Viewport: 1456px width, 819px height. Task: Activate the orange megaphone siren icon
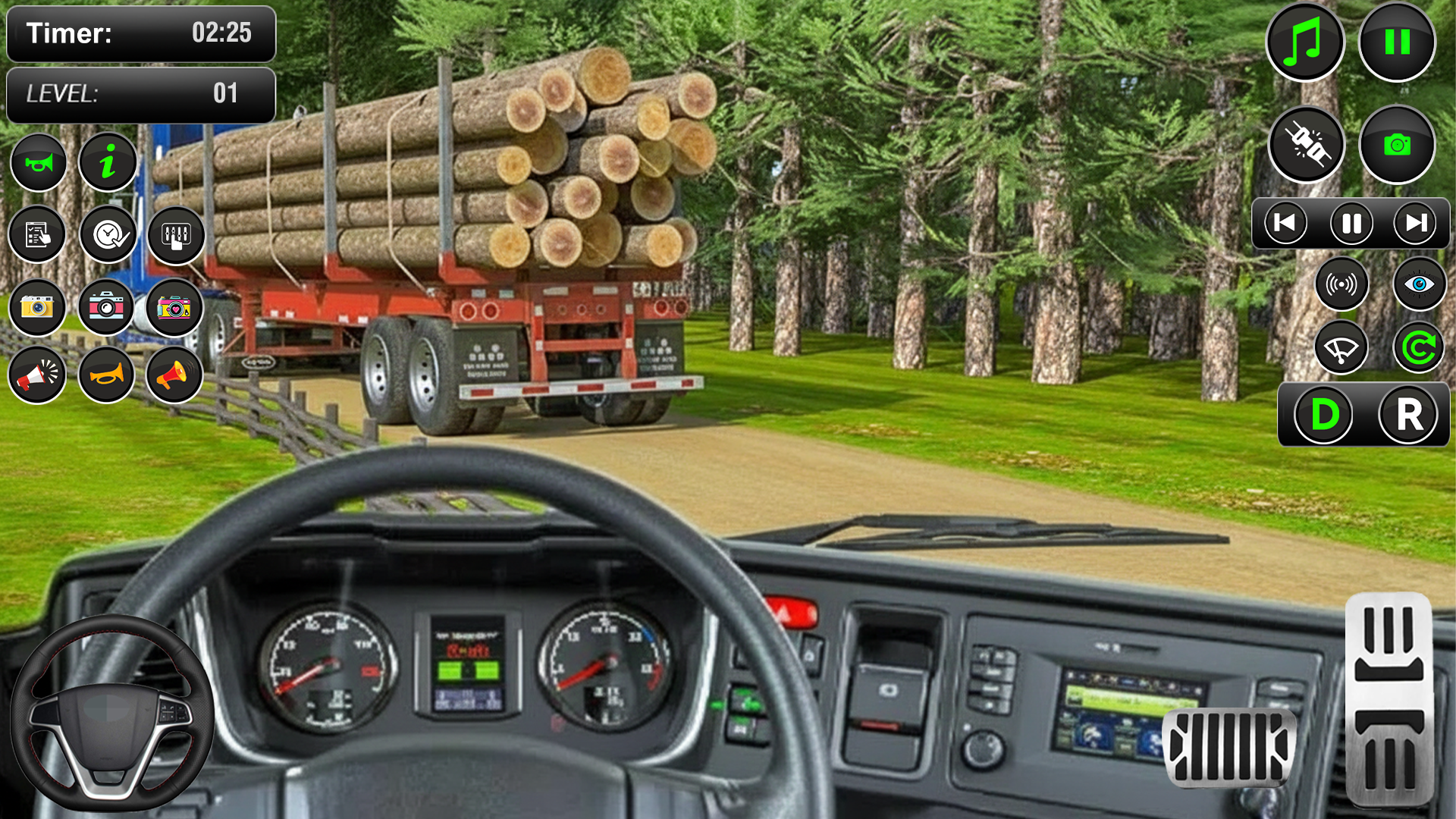175,375
